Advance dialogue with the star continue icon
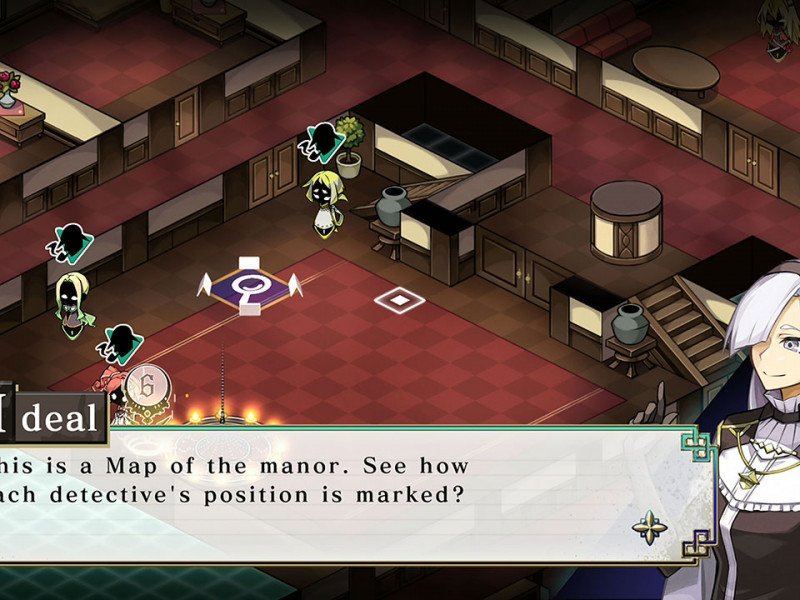This screenshot has height=600, width=800. [x=651, y=525]
